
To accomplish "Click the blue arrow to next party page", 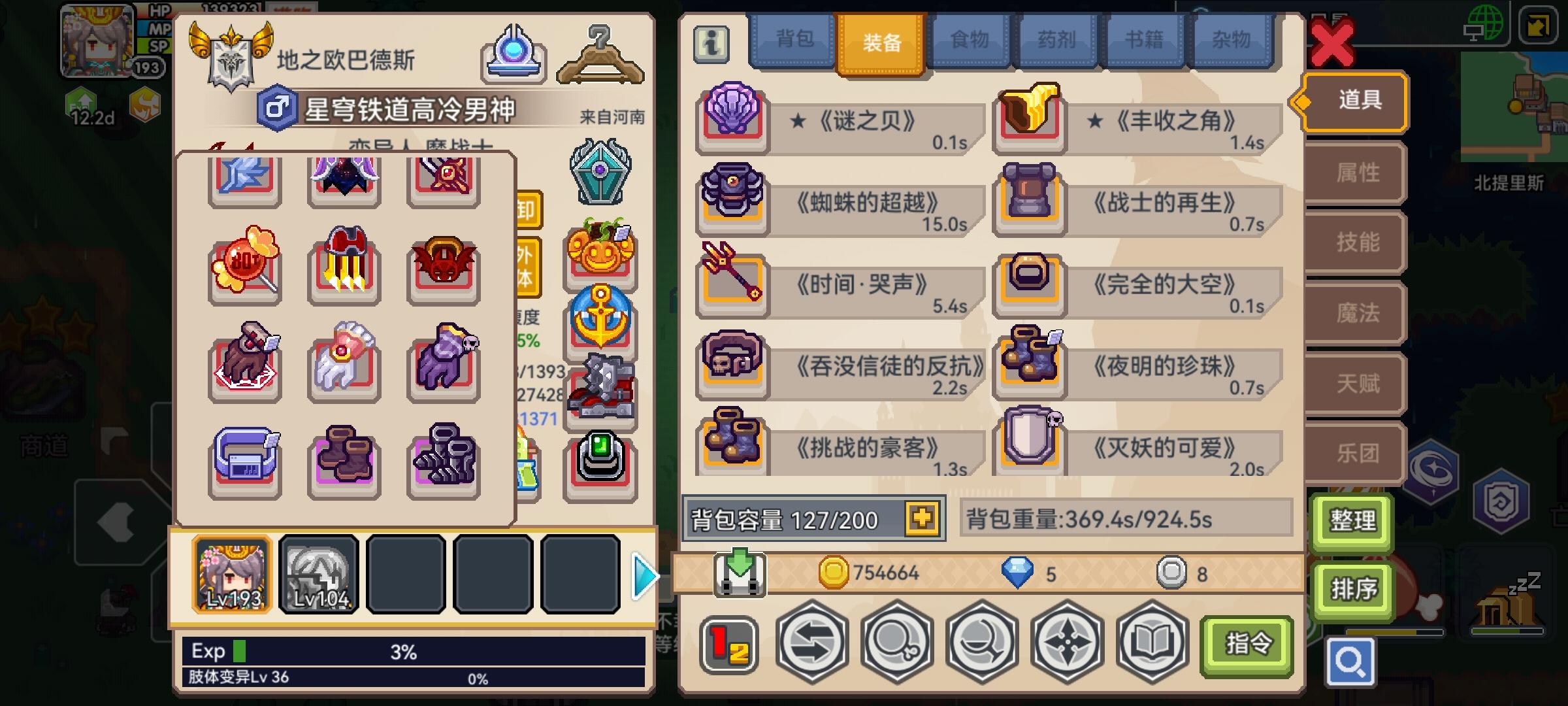I will click(645, 574).
